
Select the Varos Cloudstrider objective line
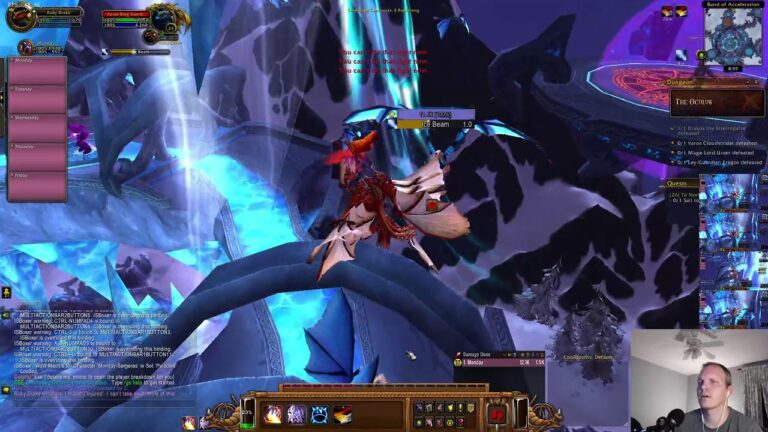(718, 142)
